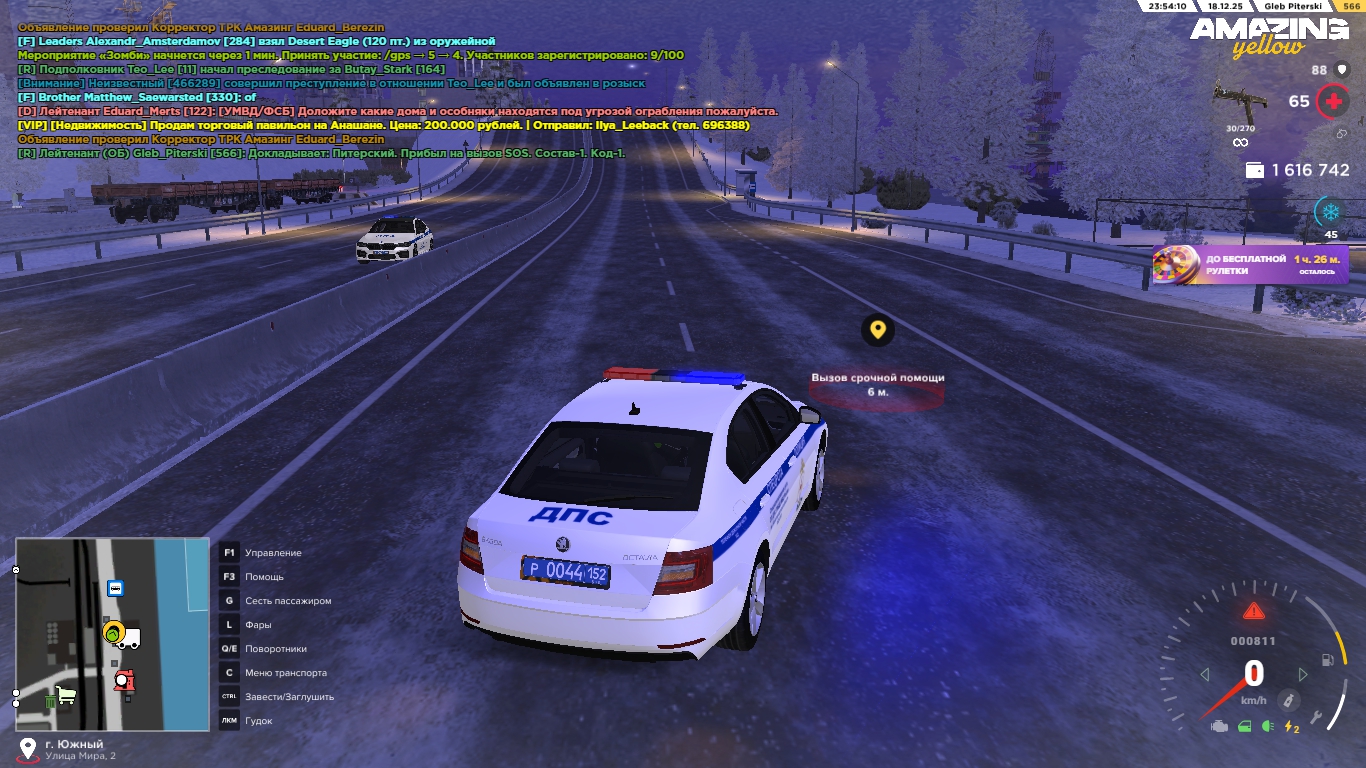
Task: Activate the left turn signal arrow
Action: [1204, 675]
